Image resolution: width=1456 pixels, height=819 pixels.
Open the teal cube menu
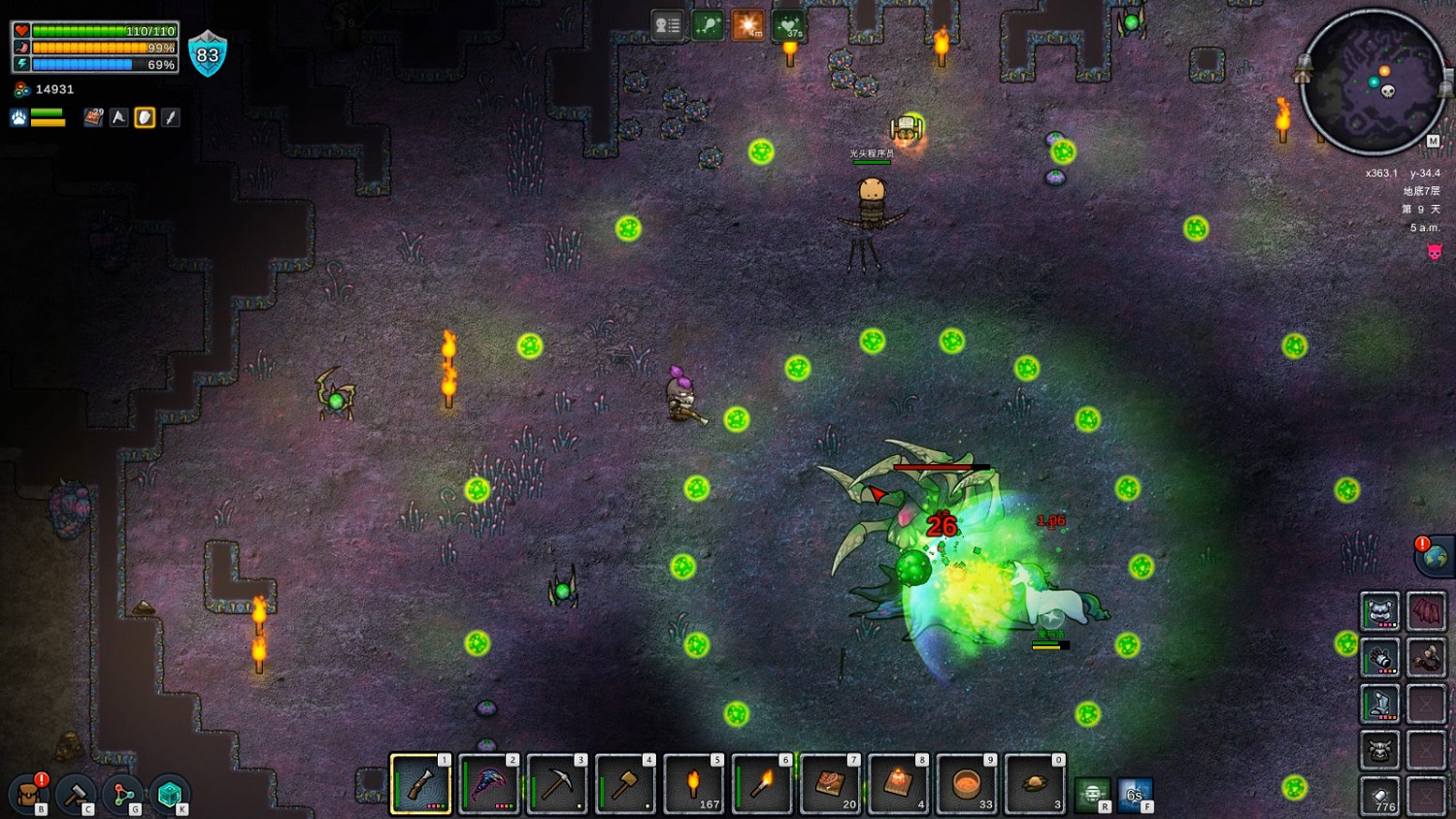tap(170, 793)
